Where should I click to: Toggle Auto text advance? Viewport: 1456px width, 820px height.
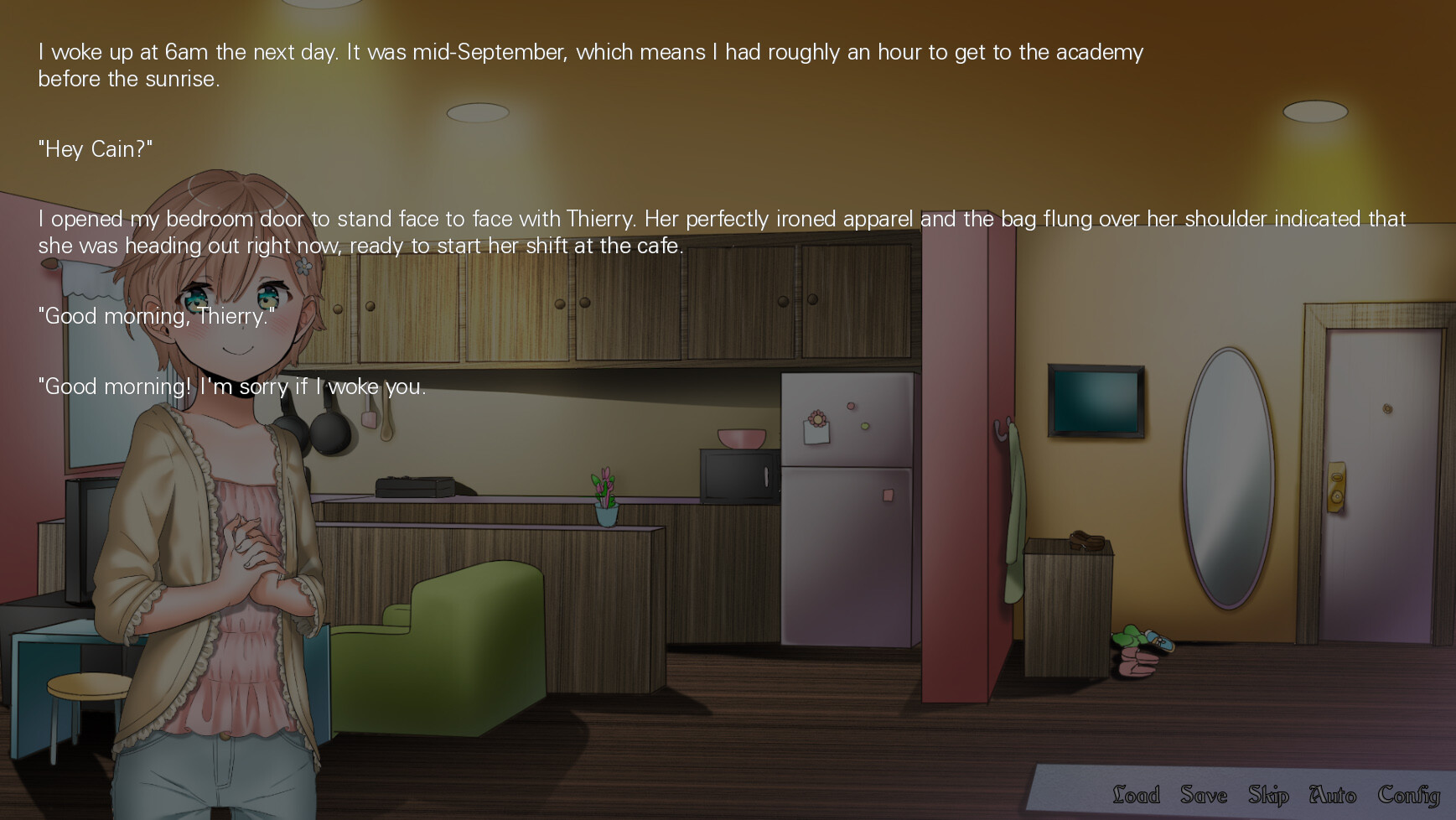(1333, 794)
